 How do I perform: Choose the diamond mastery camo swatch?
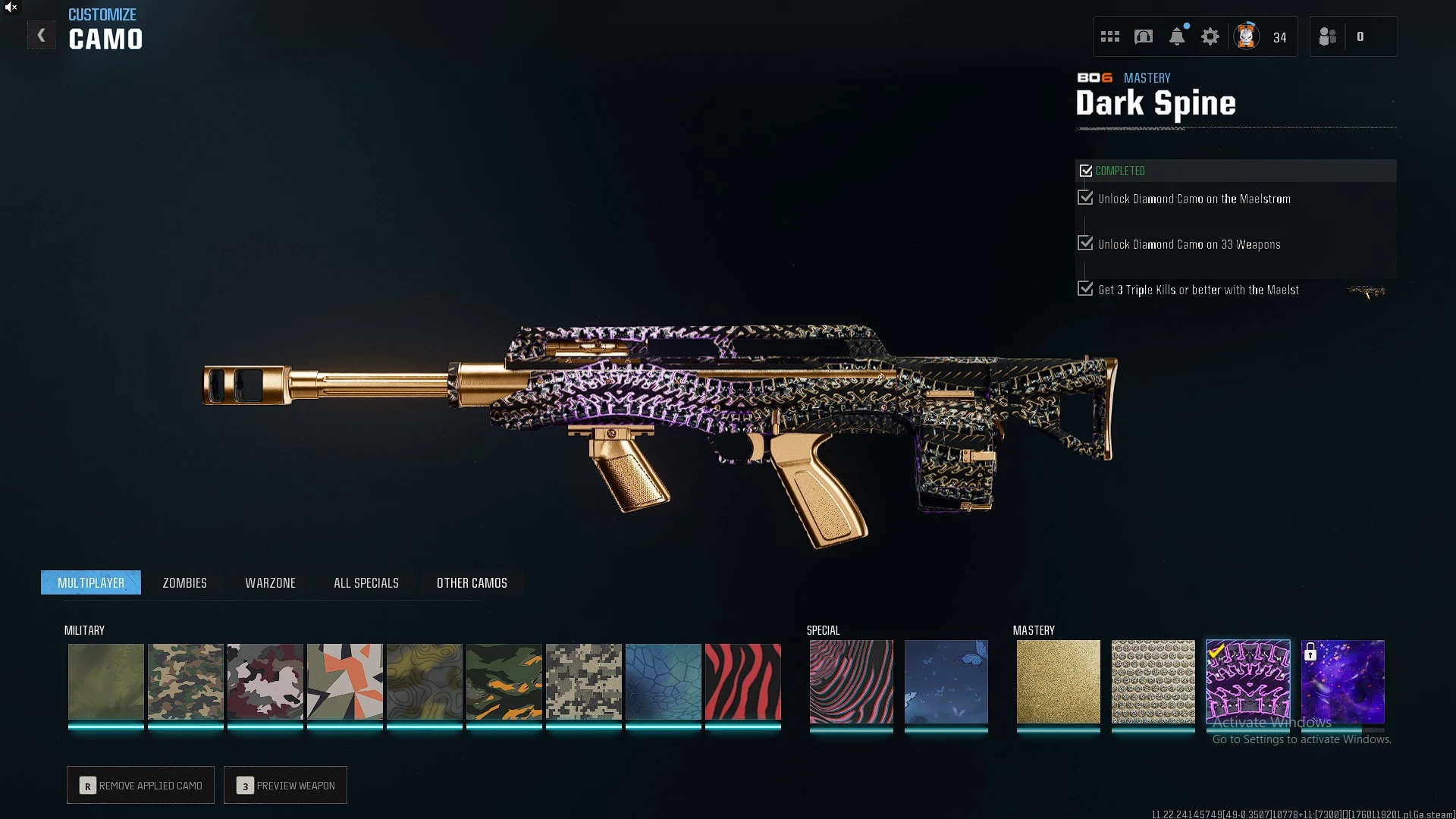[1153, 681]
